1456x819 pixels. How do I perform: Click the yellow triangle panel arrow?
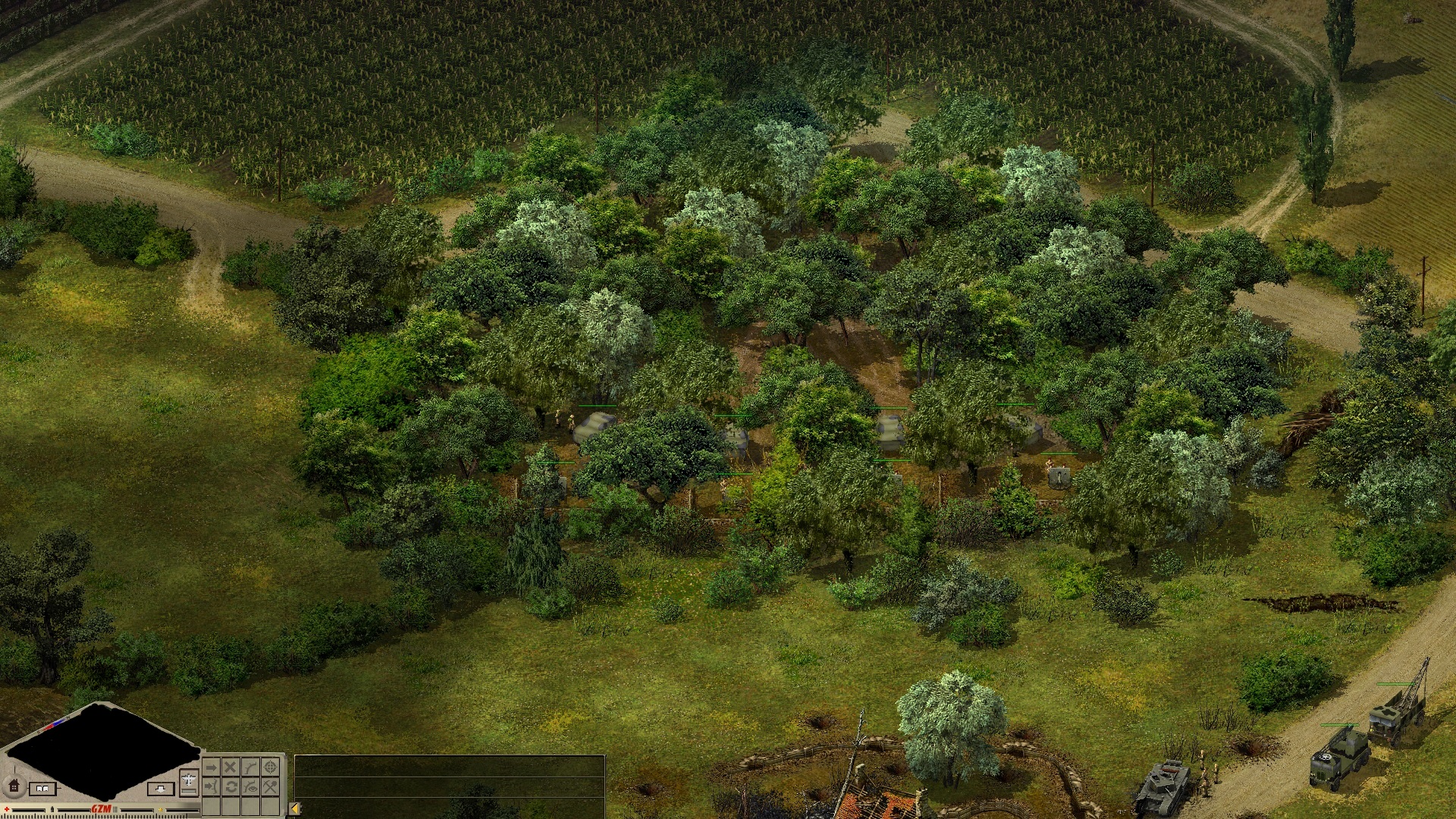pyautogui.click(x=295, y=808)
